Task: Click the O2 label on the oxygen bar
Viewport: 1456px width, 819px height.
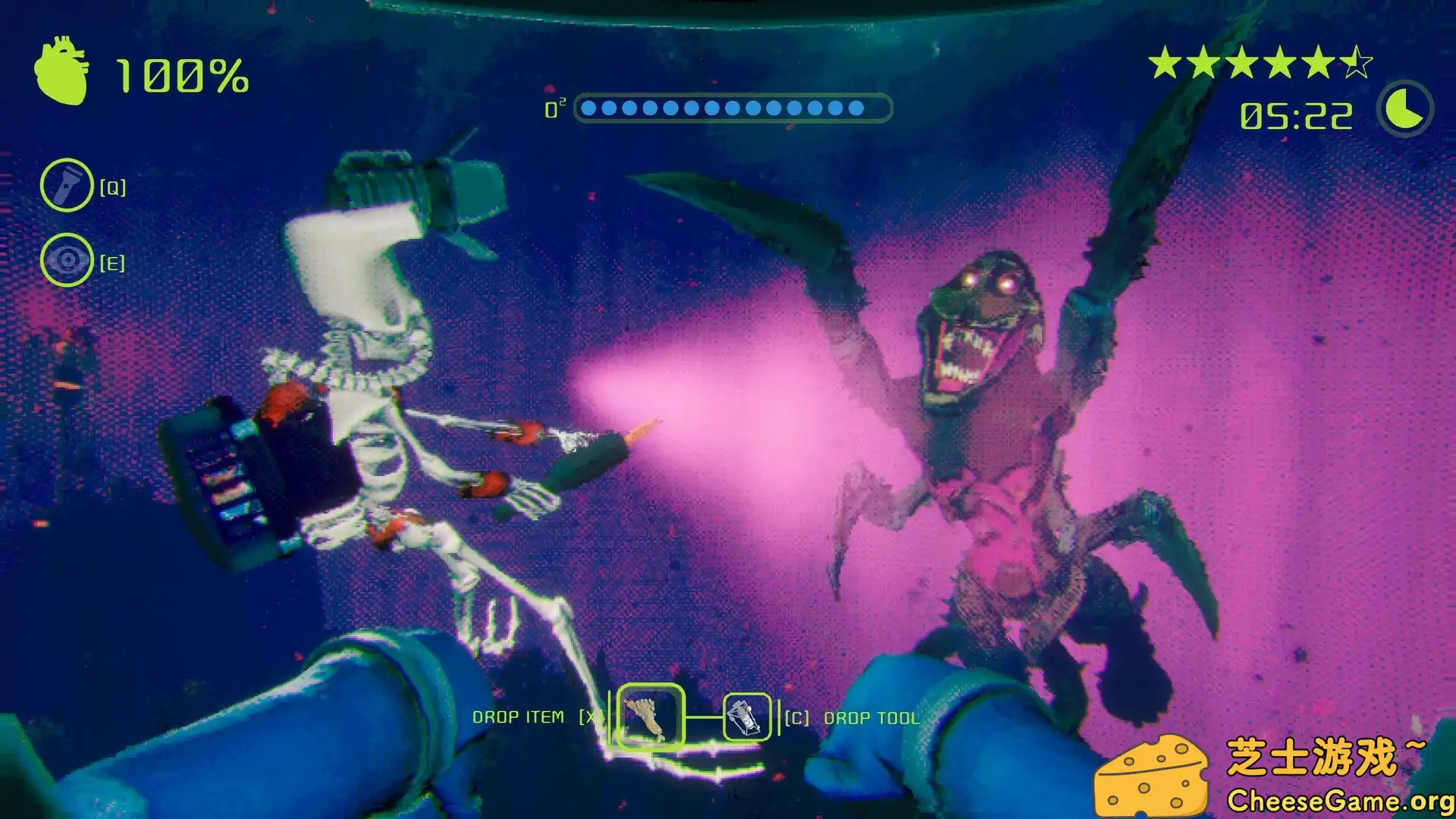Action: (x=554, y=108)
